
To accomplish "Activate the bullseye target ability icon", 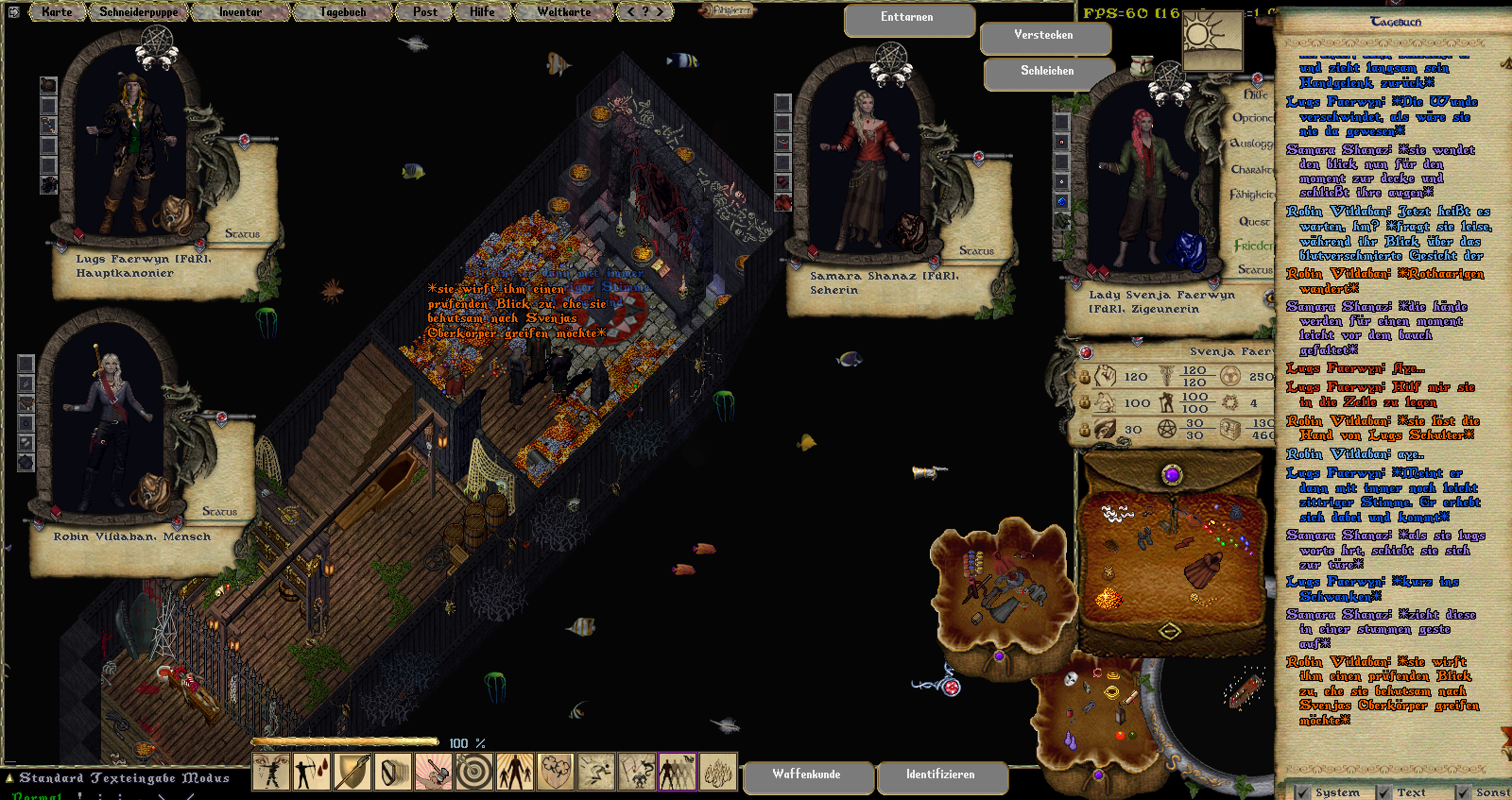I will (x=474, y=772).
